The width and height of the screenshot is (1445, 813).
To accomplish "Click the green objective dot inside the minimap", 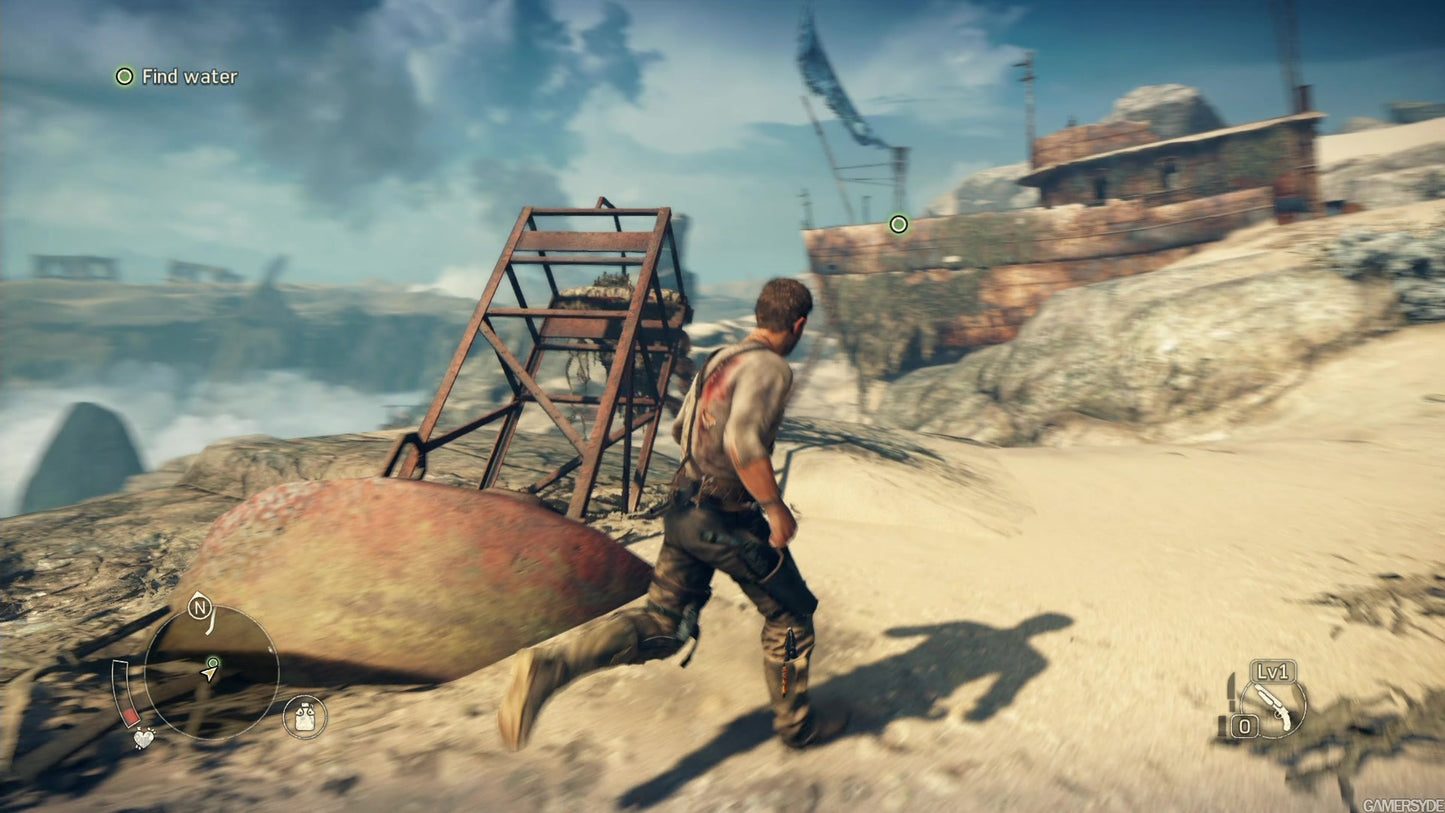I will pos(213,662).
